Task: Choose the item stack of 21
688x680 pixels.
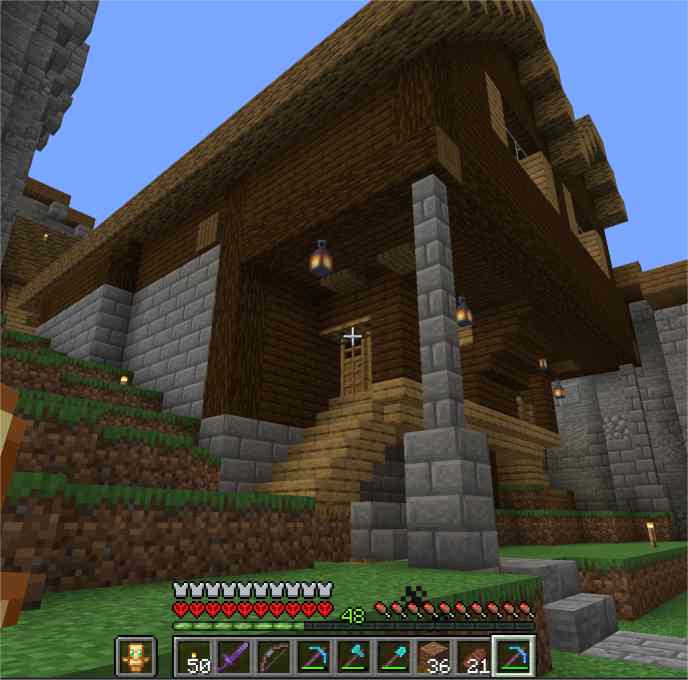Action: (475, 657)
